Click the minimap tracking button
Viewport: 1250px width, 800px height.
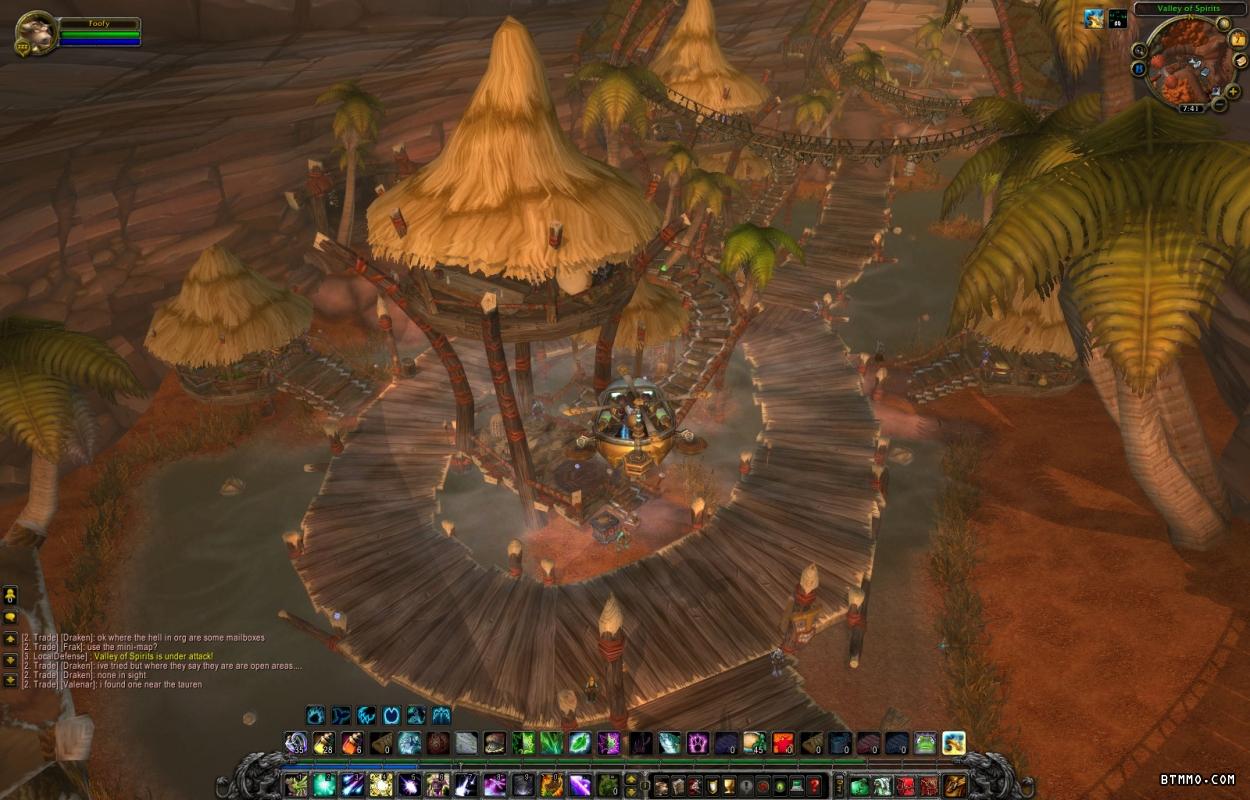1139,50
